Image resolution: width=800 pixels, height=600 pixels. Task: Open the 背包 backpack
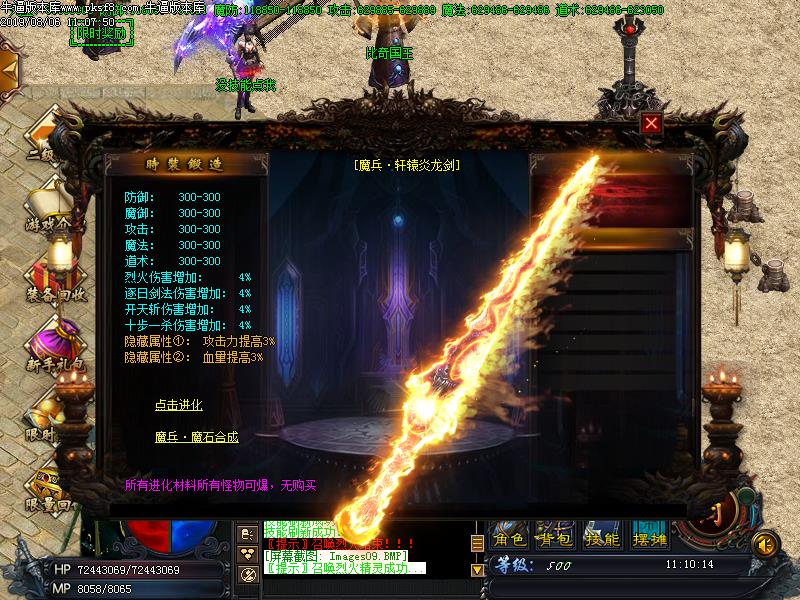554,539
